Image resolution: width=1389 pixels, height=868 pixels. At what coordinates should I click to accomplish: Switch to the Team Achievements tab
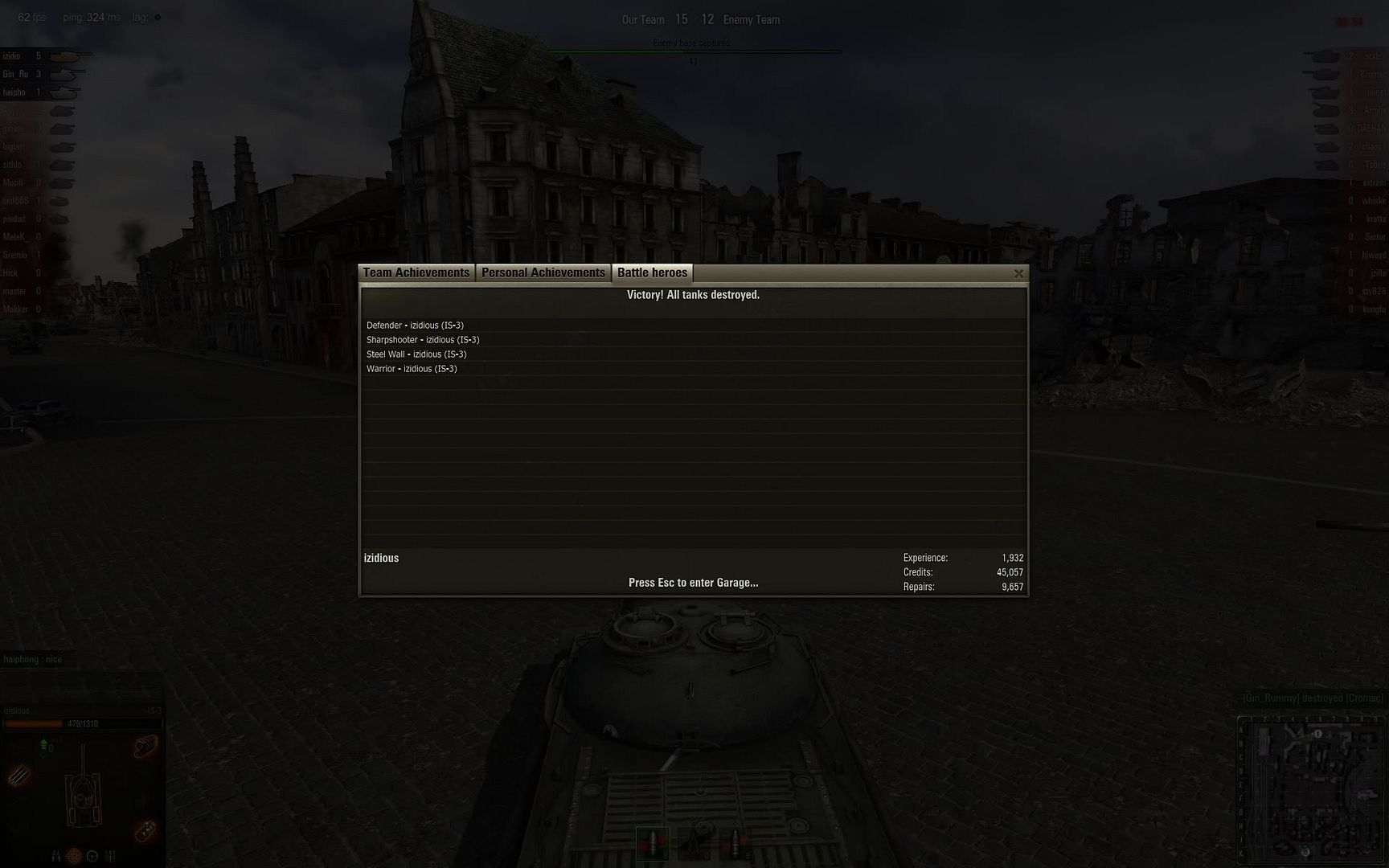(416, 272)
